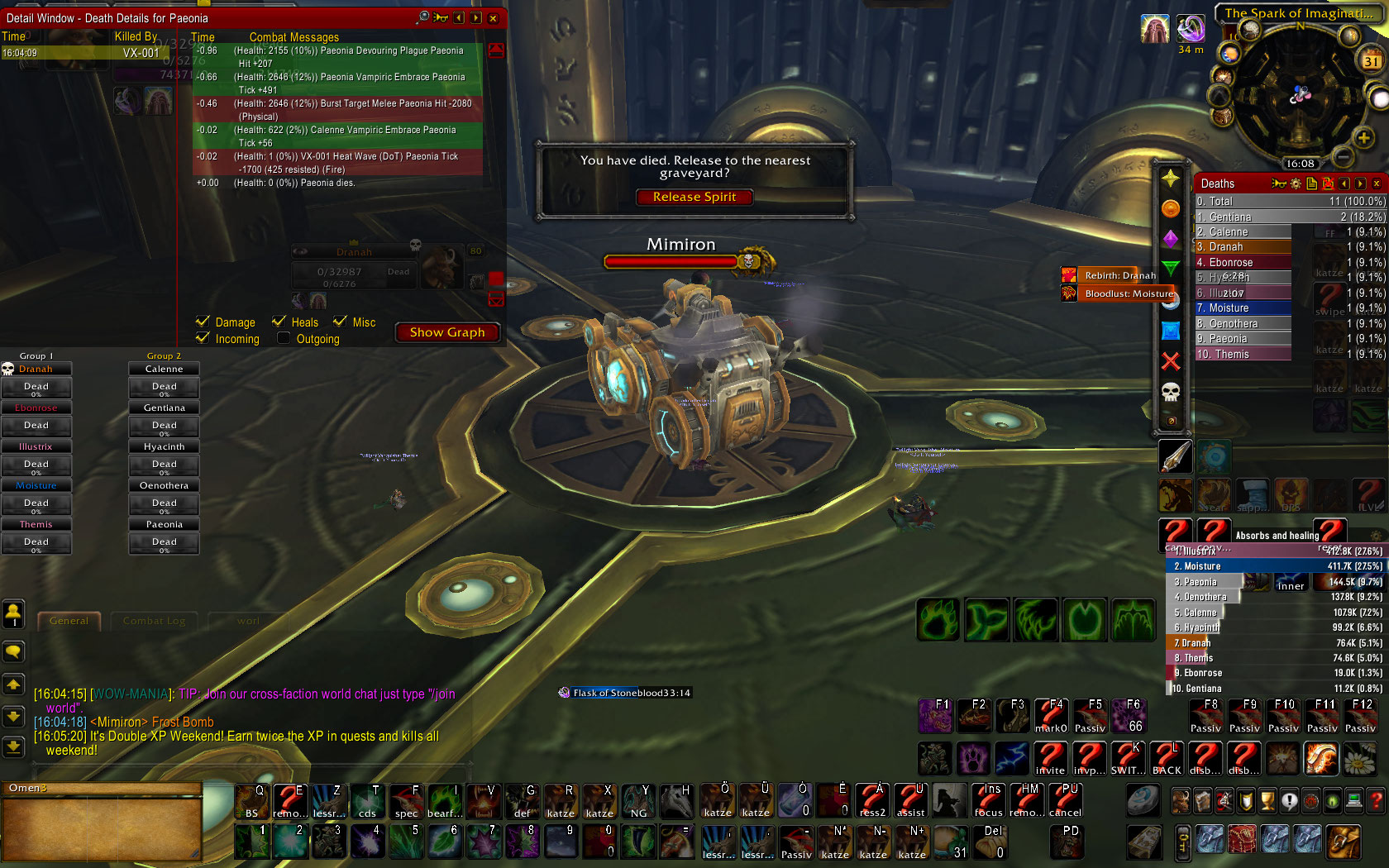Click the Show Graph button
The image size is (1389, 868).
[447, 332]
